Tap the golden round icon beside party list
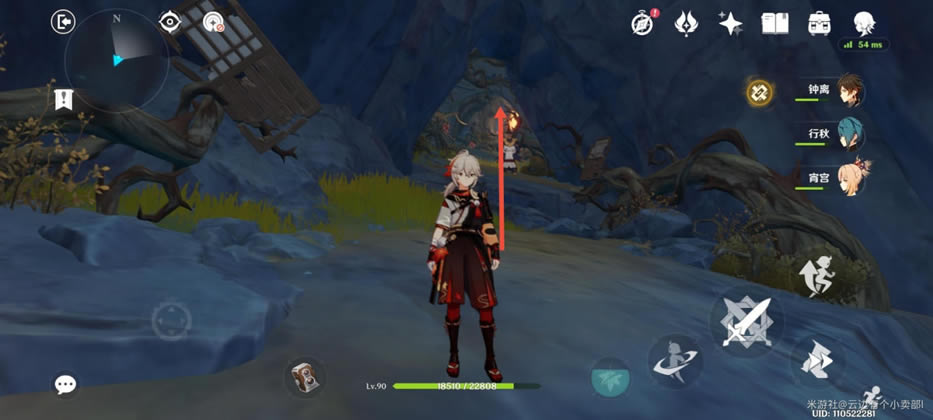 [759, 93]
